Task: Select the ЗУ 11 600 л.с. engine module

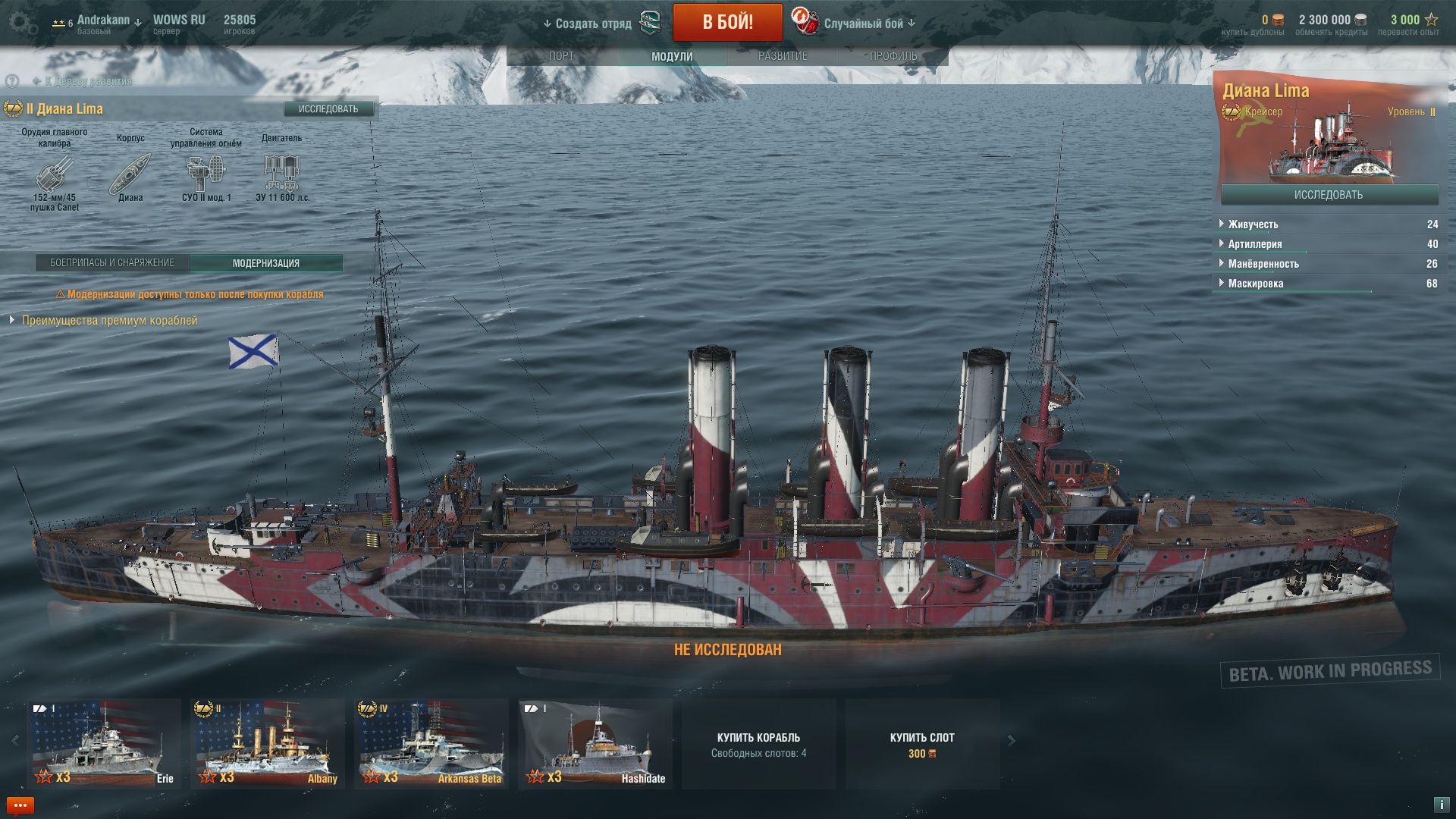Action: [282, 174]
